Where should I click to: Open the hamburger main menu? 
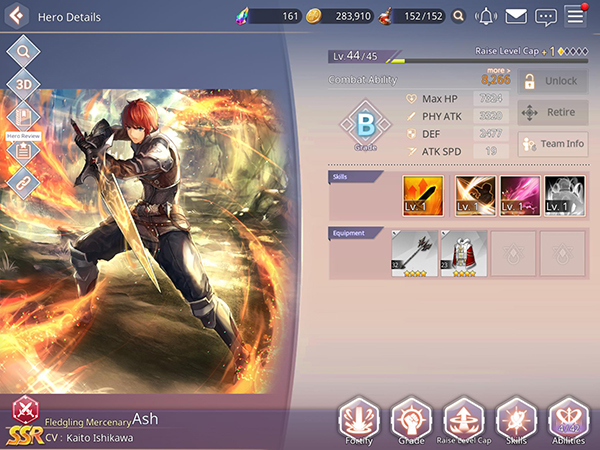(x=575, y=15)
